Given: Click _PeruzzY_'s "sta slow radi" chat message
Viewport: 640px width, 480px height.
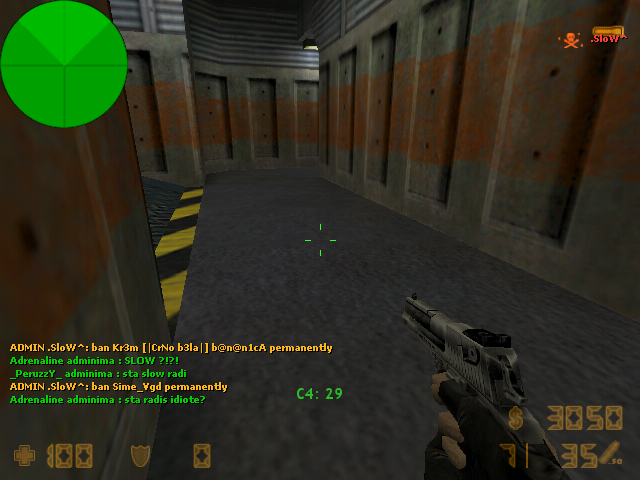Looking at the screenshot, I should click(x=91, y=374).
